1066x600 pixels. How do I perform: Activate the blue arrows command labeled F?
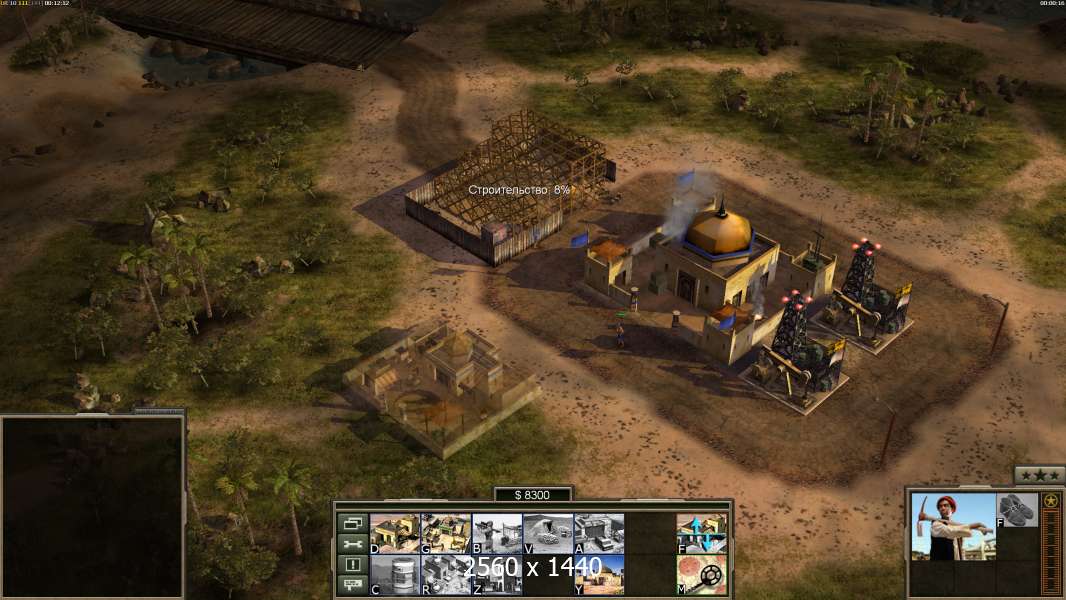(702, 533)
